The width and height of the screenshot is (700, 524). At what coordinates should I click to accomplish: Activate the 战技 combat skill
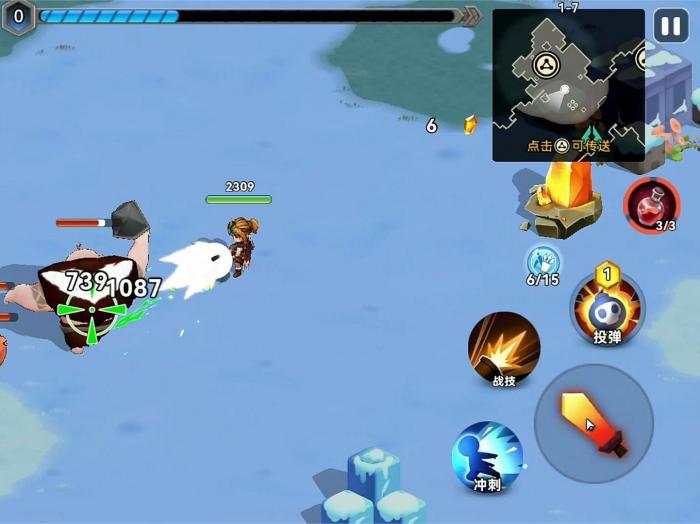coord(504,349)
